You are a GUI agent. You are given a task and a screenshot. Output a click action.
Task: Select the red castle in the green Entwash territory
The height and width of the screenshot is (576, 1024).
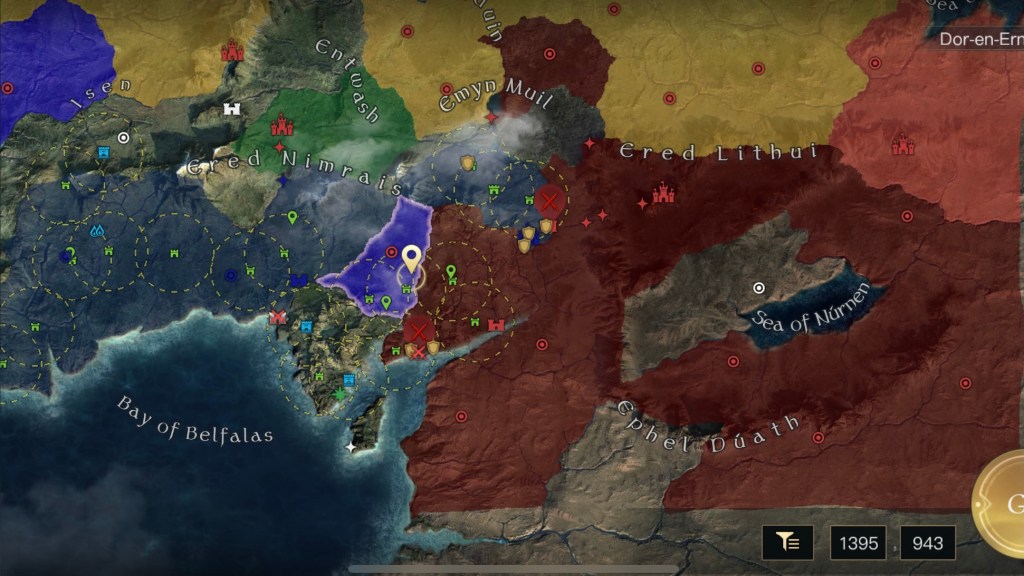pyautogui.click(x=282, y=126)
